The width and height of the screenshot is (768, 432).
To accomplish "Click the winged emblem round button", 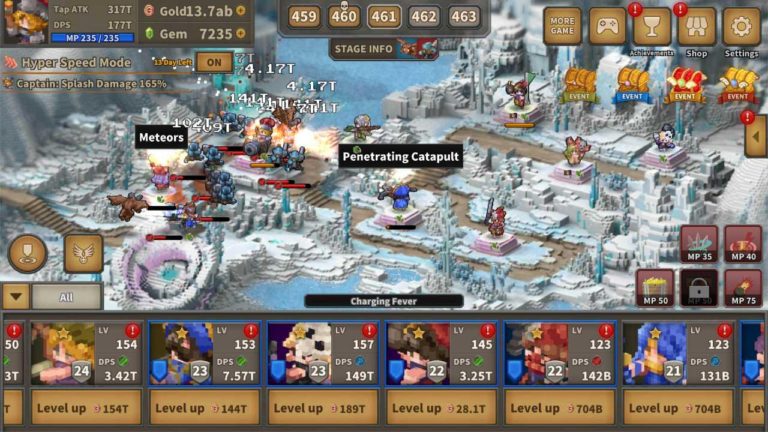I will pos(84,253).
